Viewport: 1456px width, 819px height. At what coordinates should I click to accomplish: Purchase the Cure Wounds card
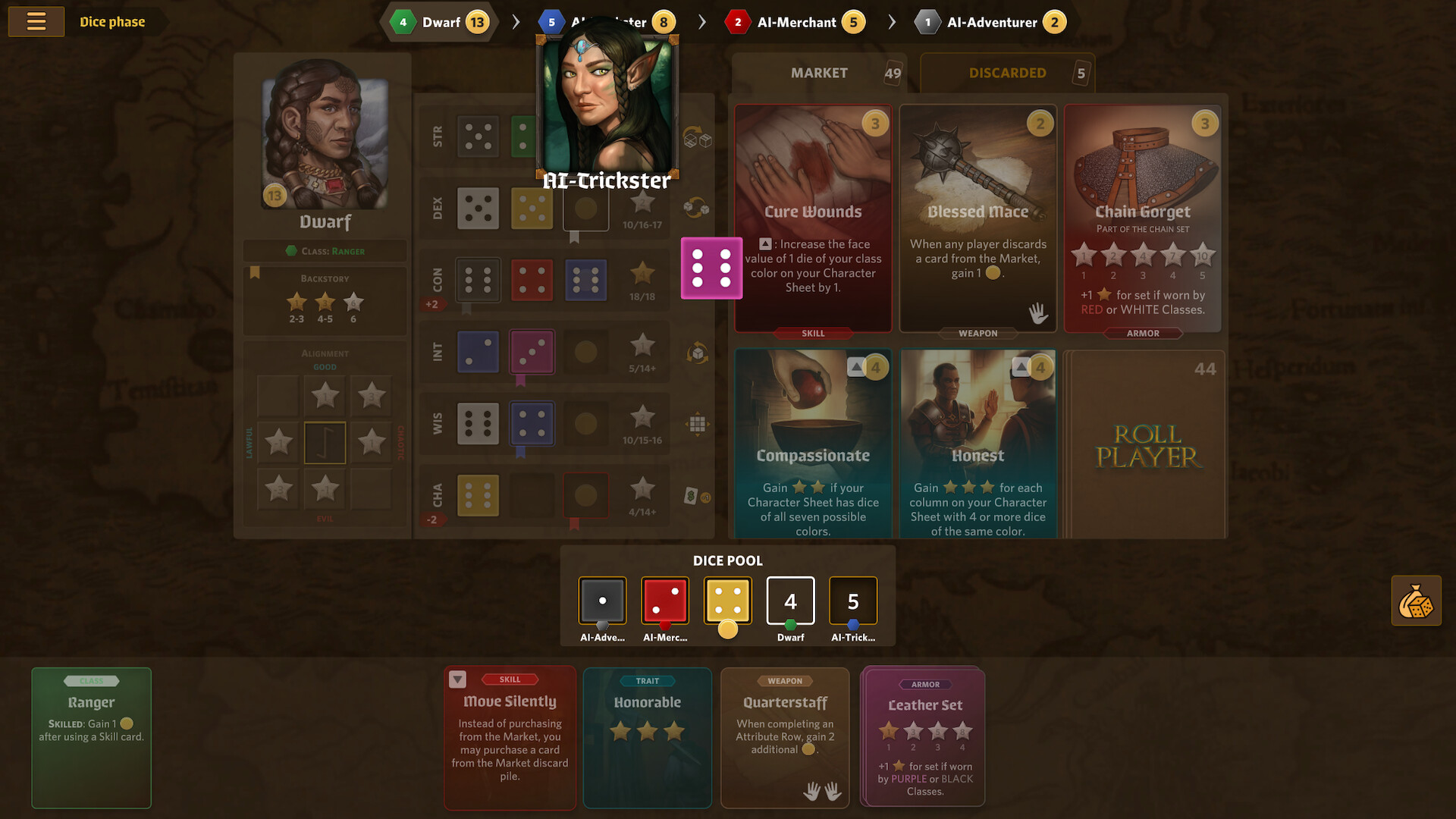point(813,218)
